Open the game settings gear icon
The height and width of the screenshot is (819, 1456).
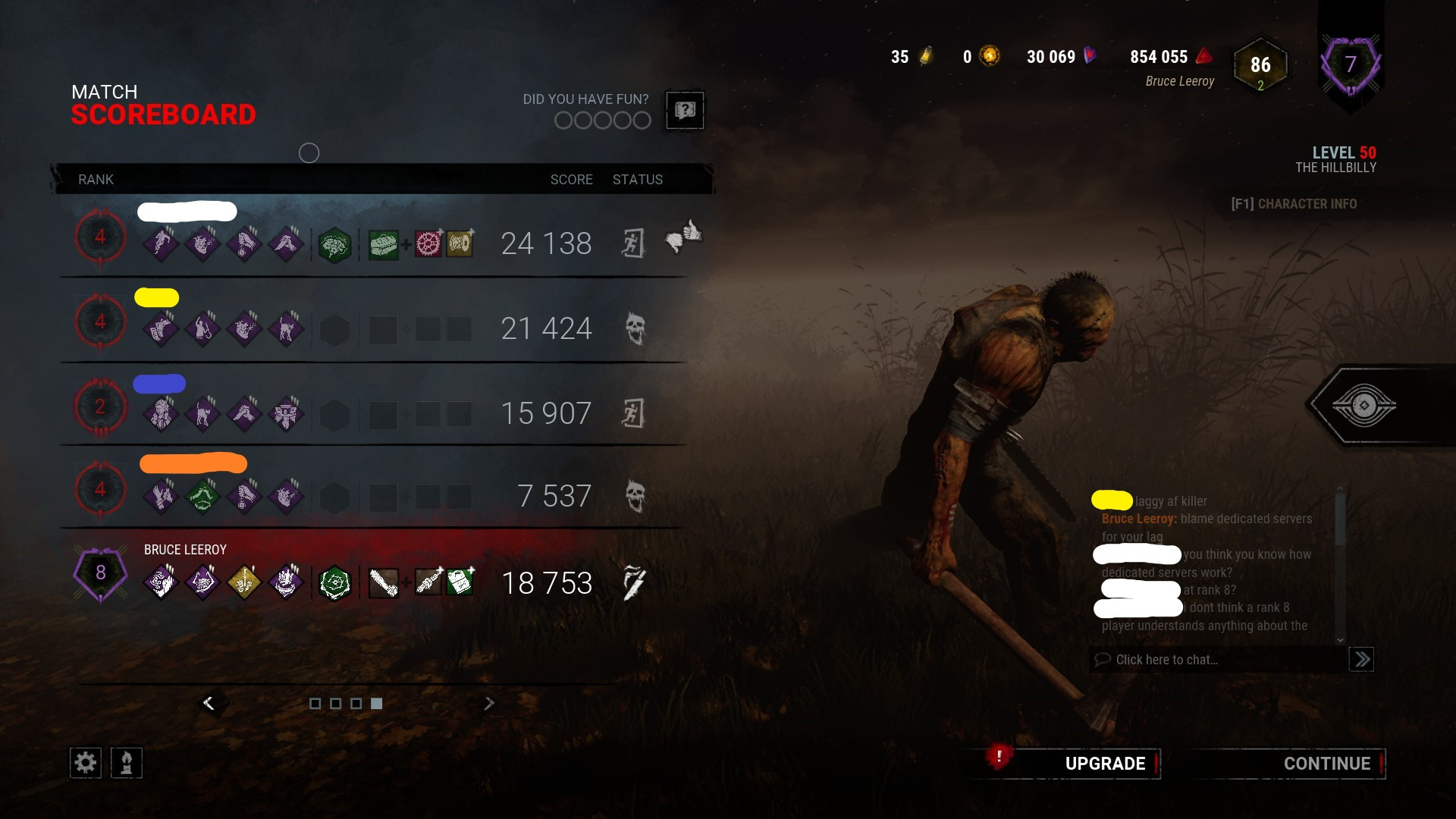point(85,762)
